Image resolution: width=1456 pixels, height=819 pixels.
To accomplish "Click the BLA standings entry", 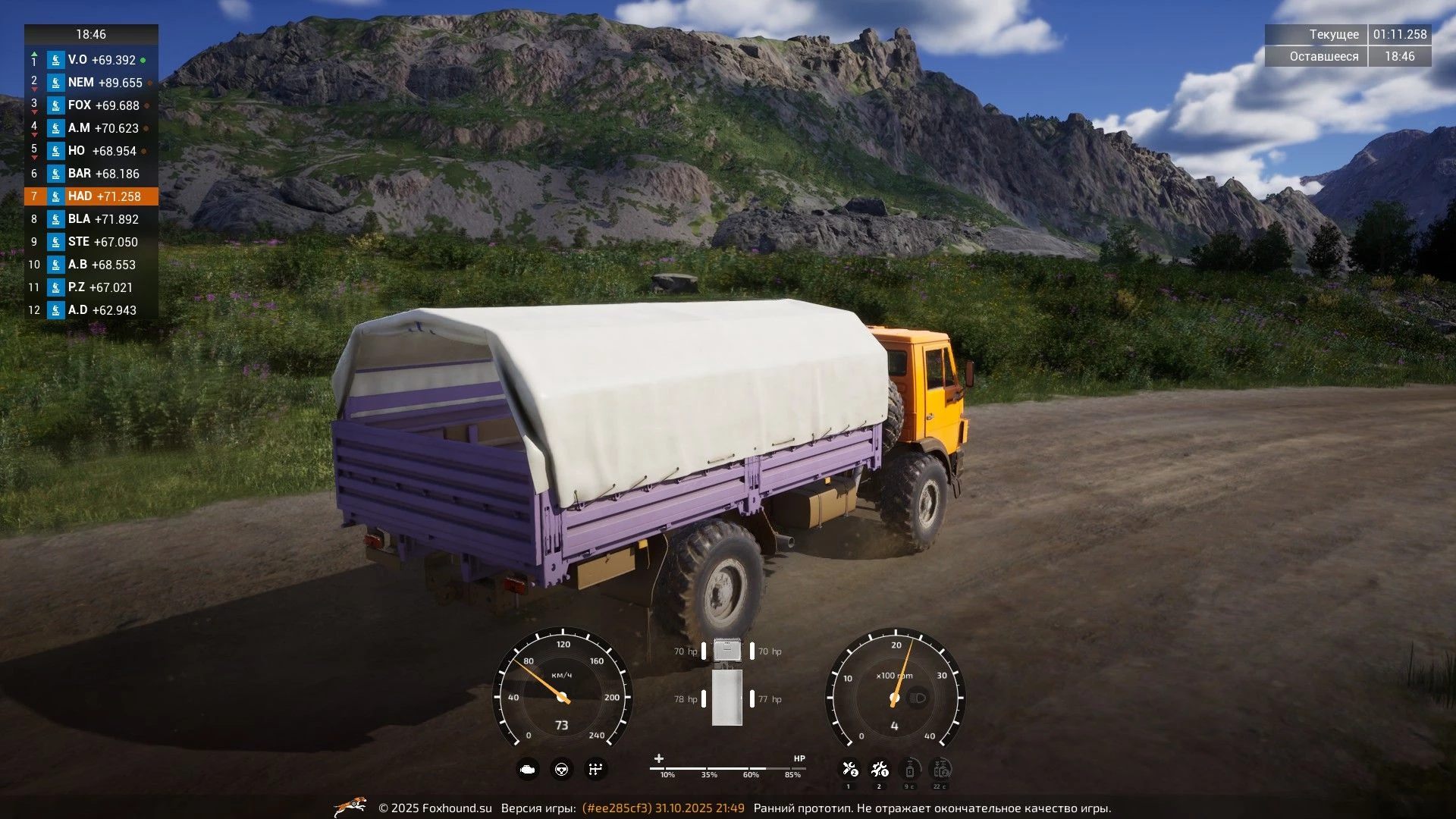I will tap(91, 219).
